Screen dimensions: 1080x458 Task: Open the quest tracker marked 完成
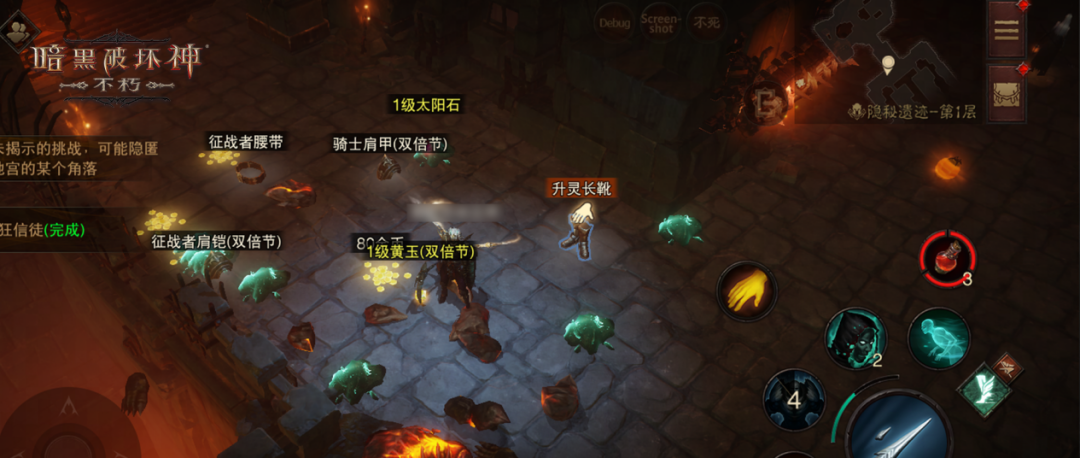(x=45, y=229)
